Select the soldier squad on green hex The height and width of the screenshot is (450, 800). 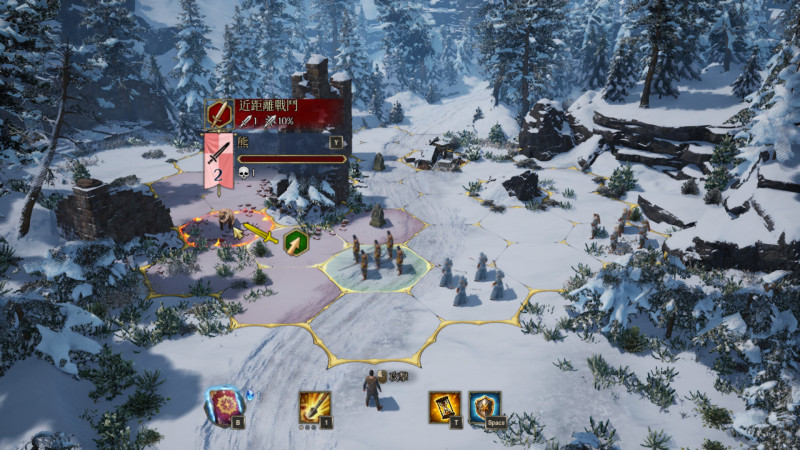click(376, 258)
